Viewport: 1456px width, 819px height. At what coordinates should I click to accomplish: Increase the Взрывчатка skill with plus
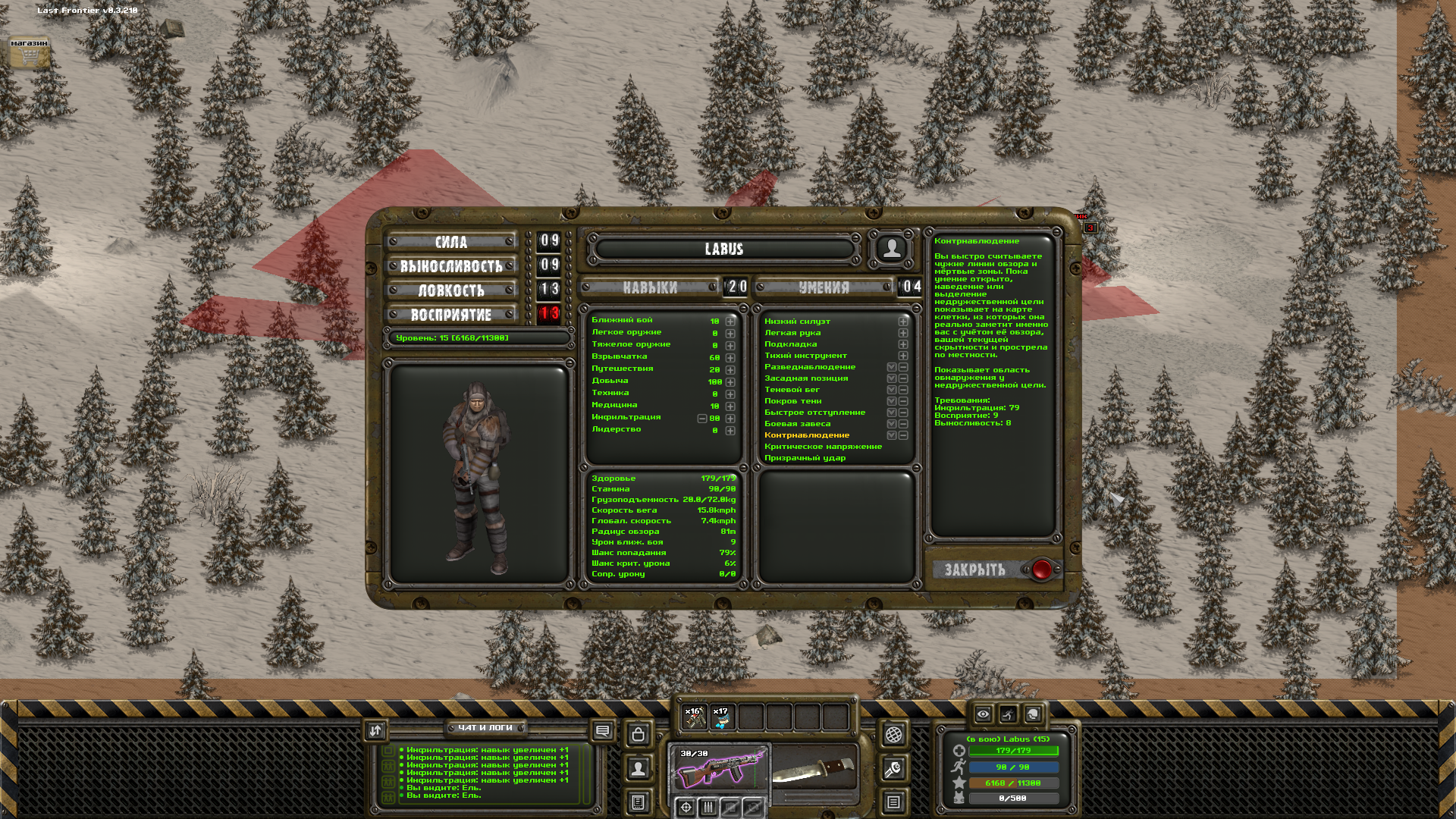[730, 358]
